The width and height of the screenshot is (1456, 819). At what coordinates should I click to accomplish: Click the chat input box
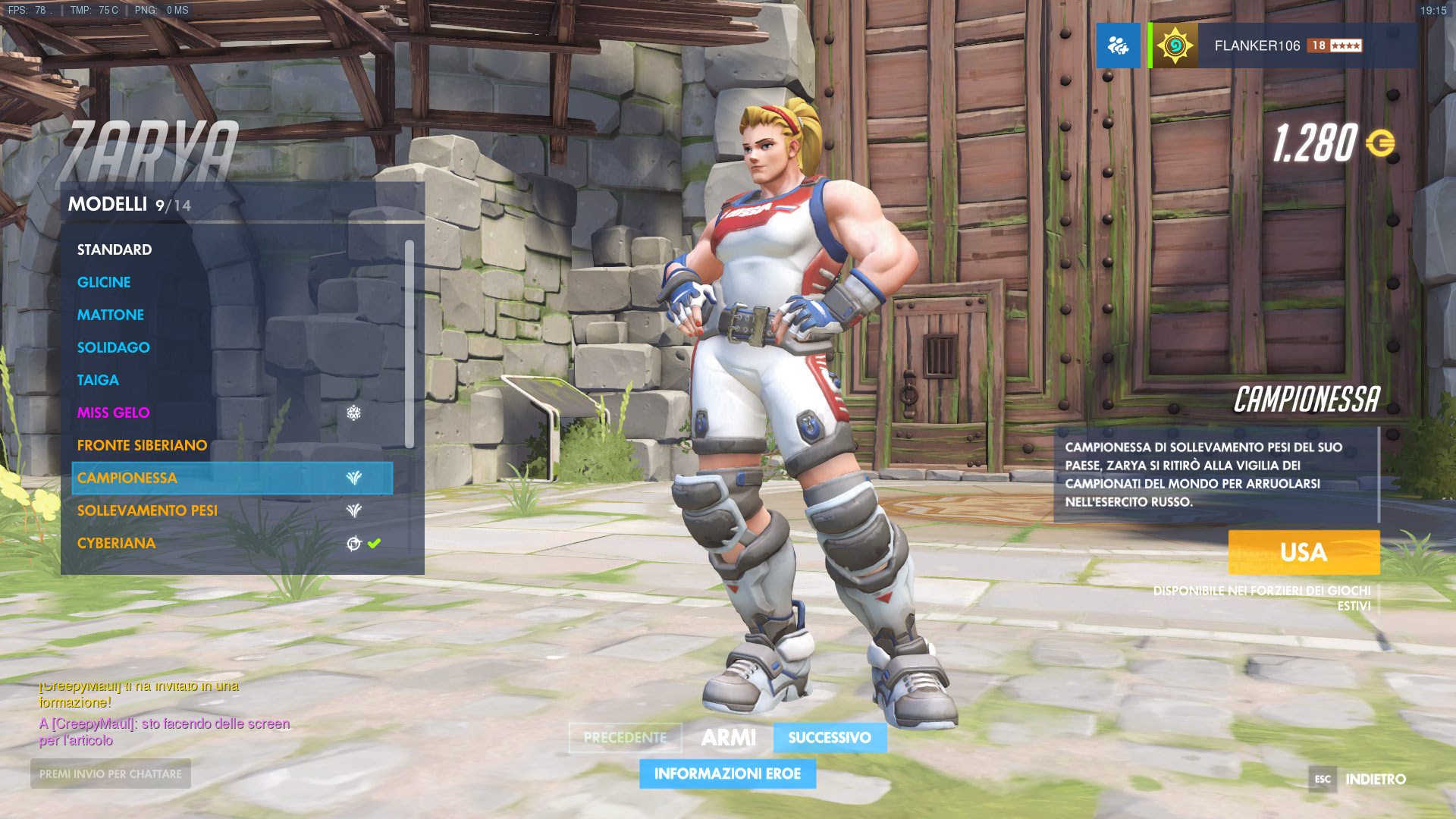(x=111, y=773)
